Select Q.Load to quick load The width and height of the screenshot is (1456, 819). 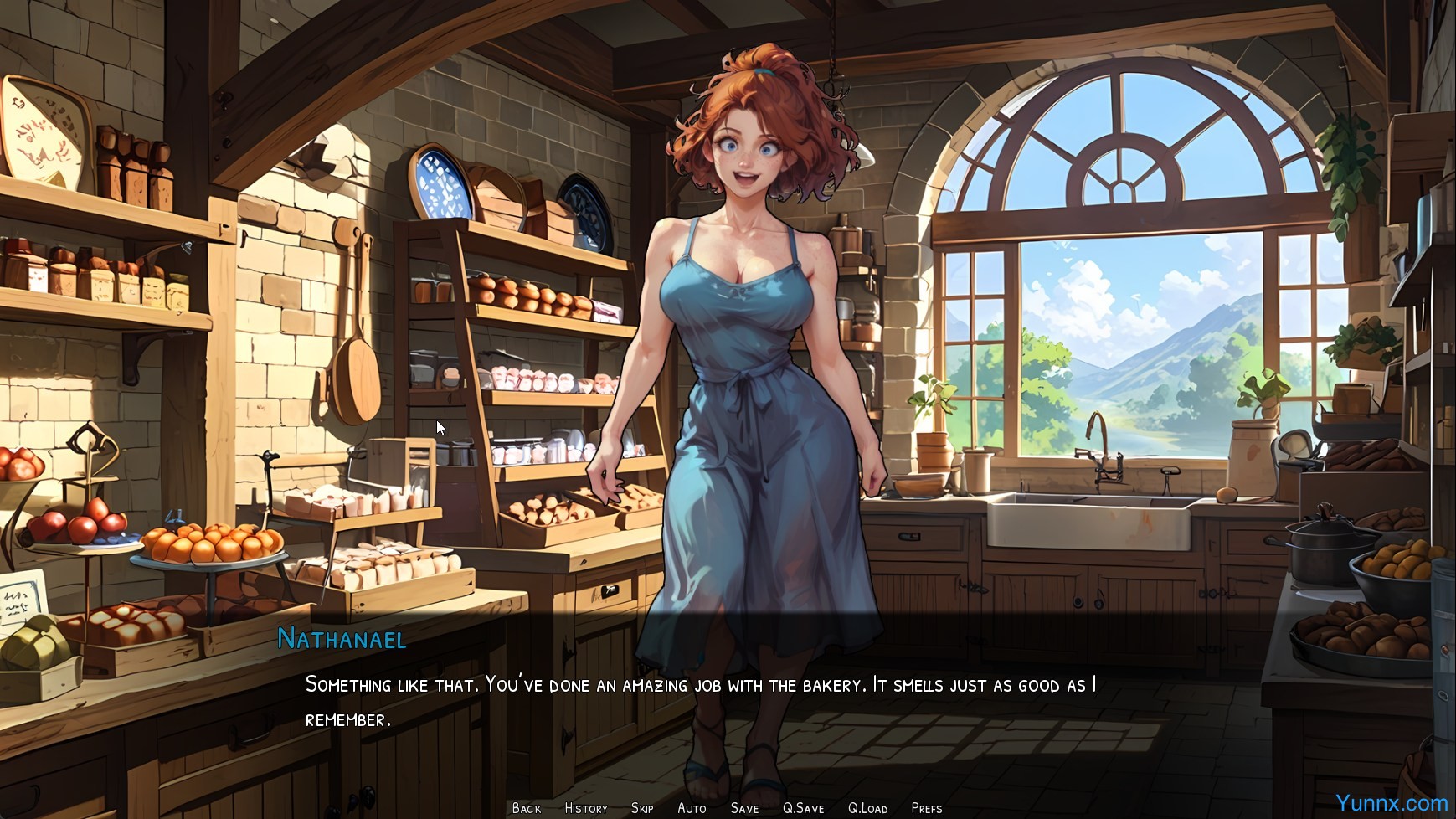(867, 808)
